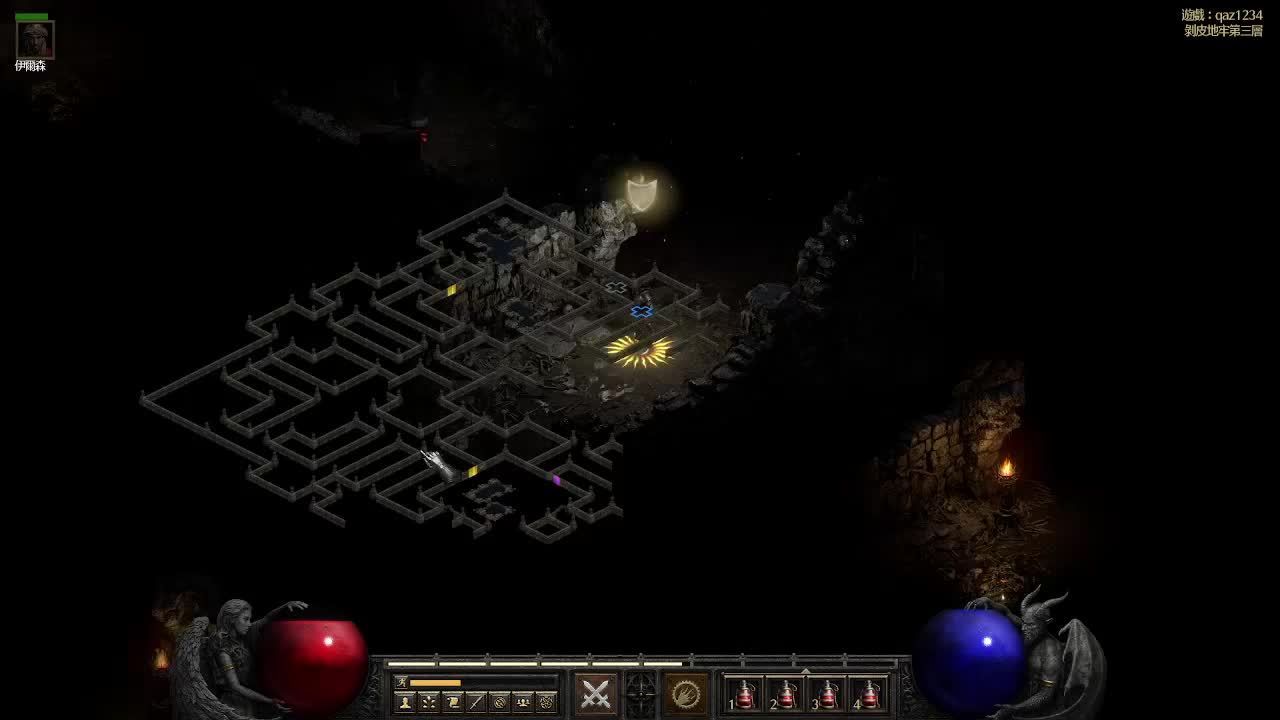Use the healing potion in belt slot 2
The image size is (1280, 720).
pyautogui.click(x=787, y=694)
